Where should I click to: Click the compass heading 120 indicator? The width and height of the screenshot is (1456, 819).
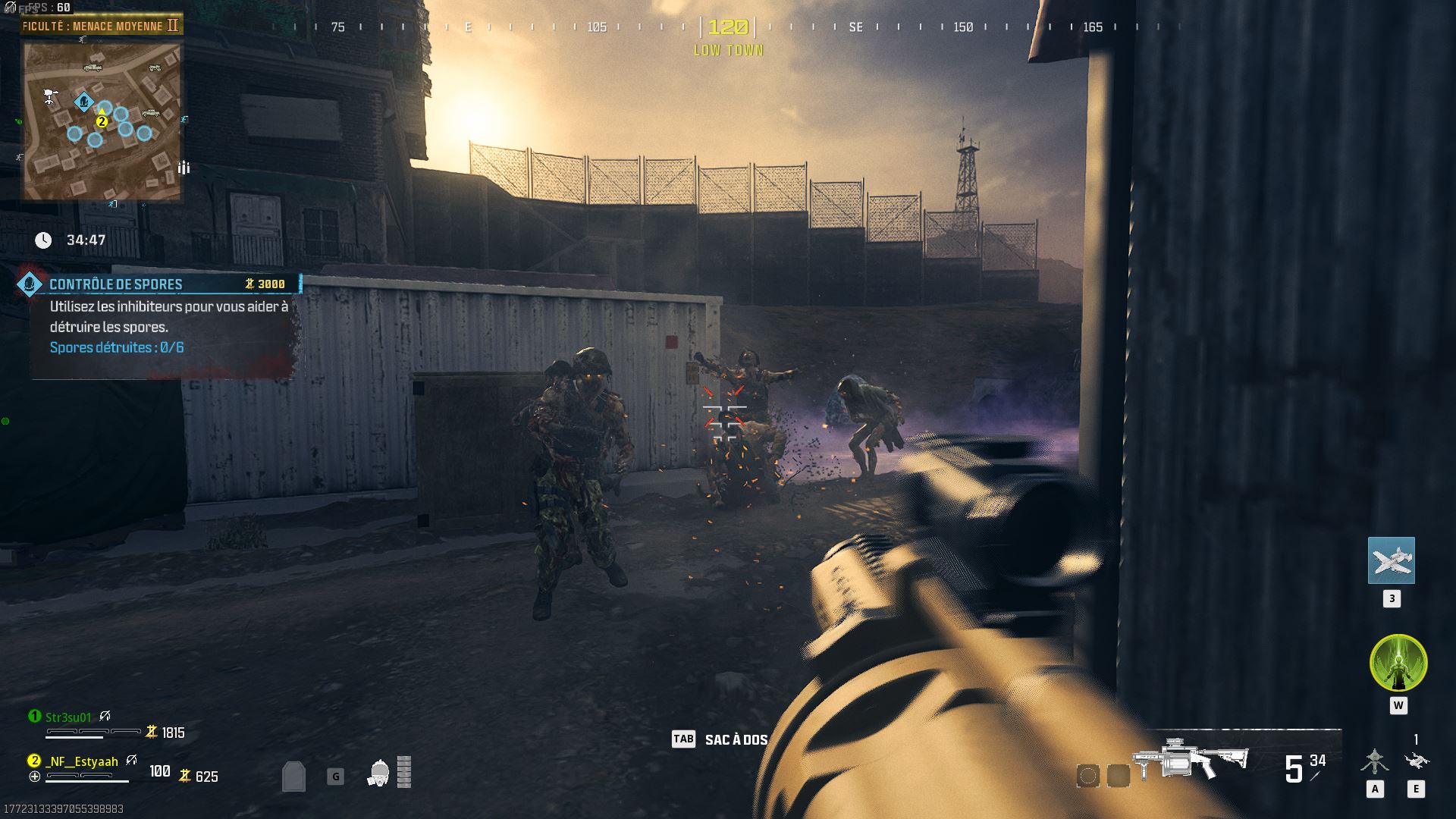(x=728, y=27)
